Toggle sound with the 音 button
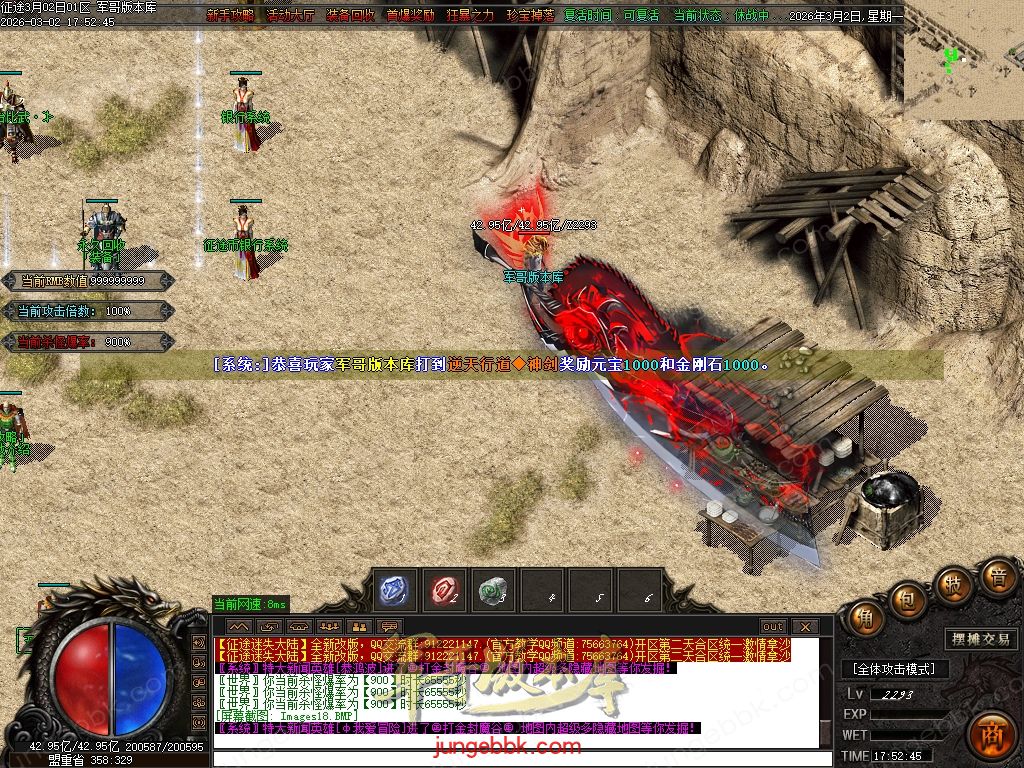This screenshot has width=1024, height=768. [x=997, y=577]
